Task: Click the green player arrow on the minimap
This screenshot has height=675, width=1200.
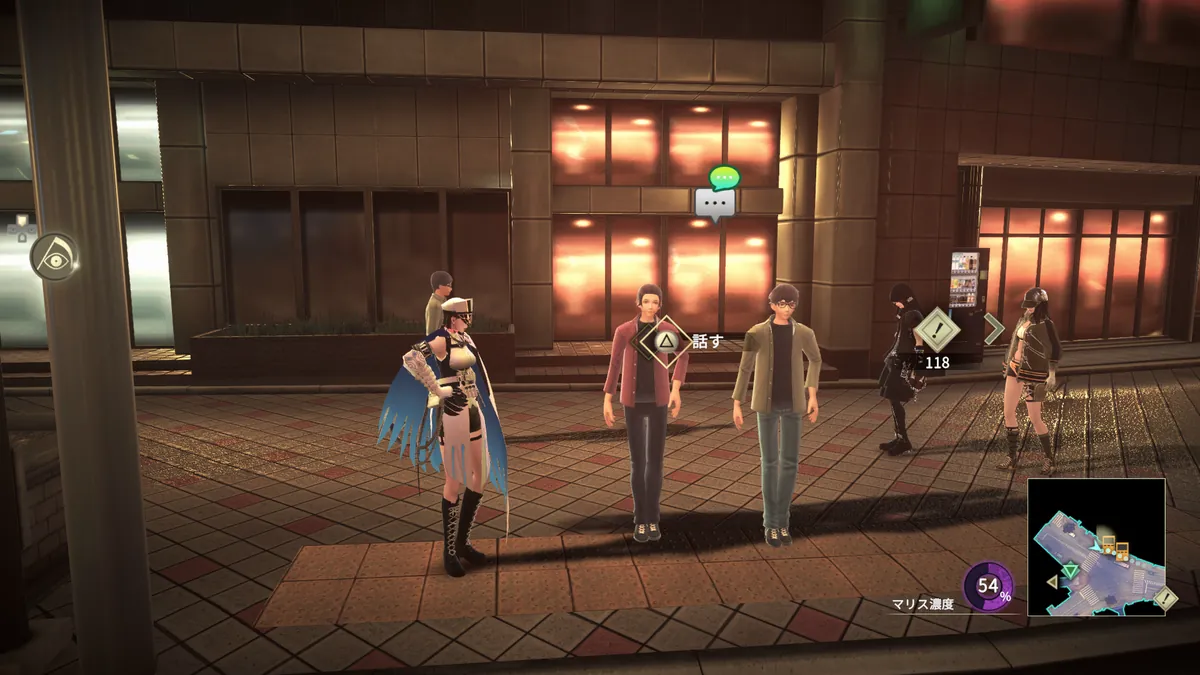Action: pyautogui.click(x=1070, y=571)
